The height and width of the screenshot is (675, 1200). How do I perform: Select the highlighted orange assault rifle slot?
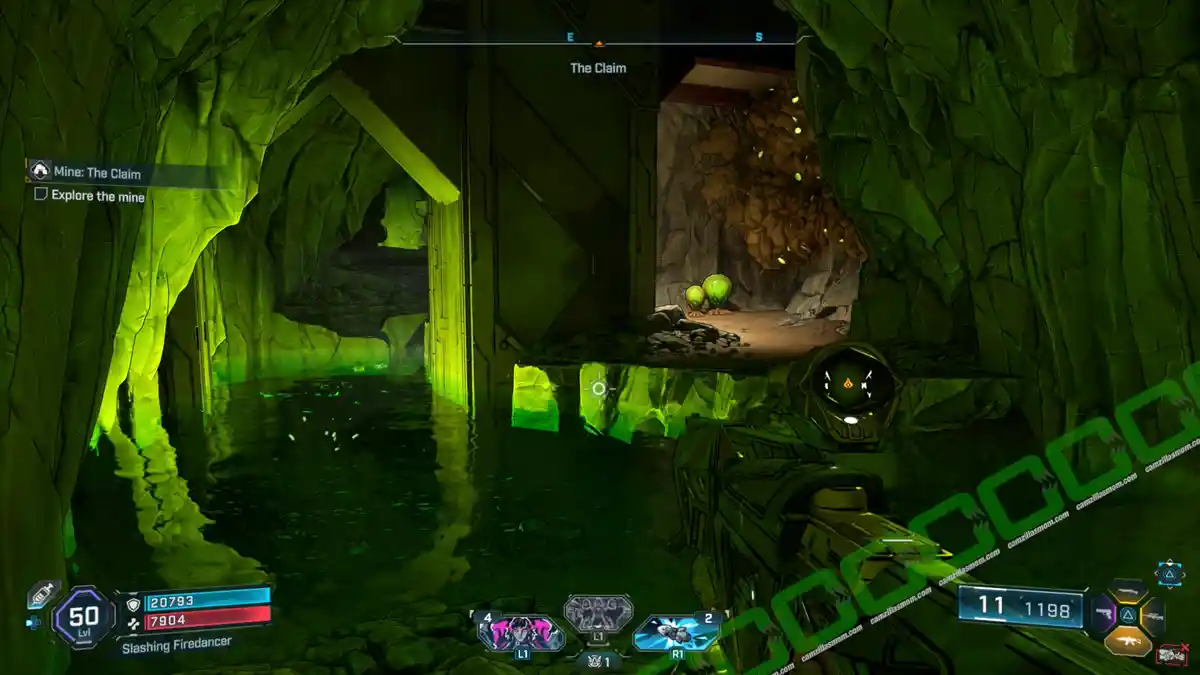[1128, 639]
